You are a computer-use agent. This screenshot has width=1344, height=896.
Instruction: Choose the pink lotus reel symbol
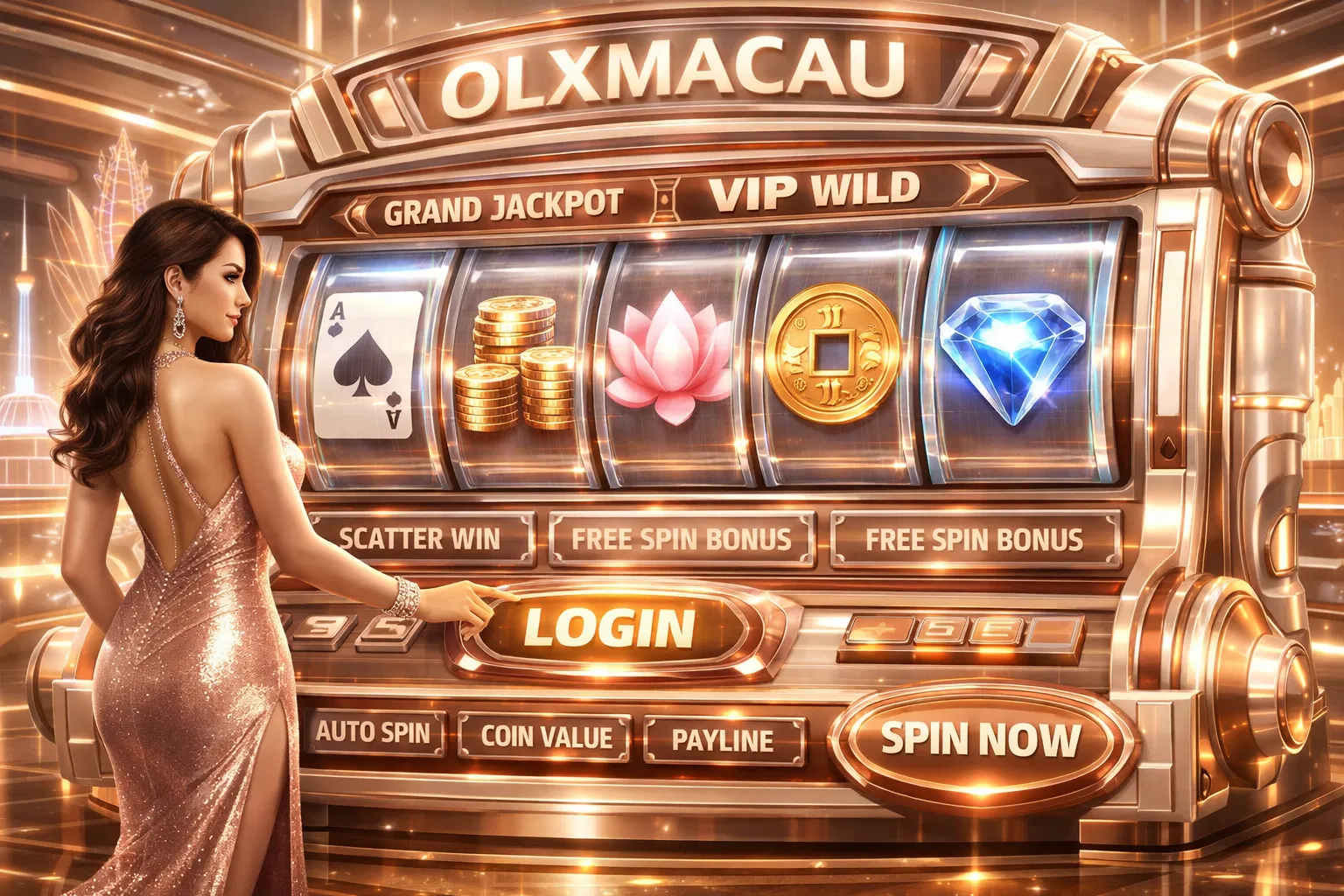668,360
